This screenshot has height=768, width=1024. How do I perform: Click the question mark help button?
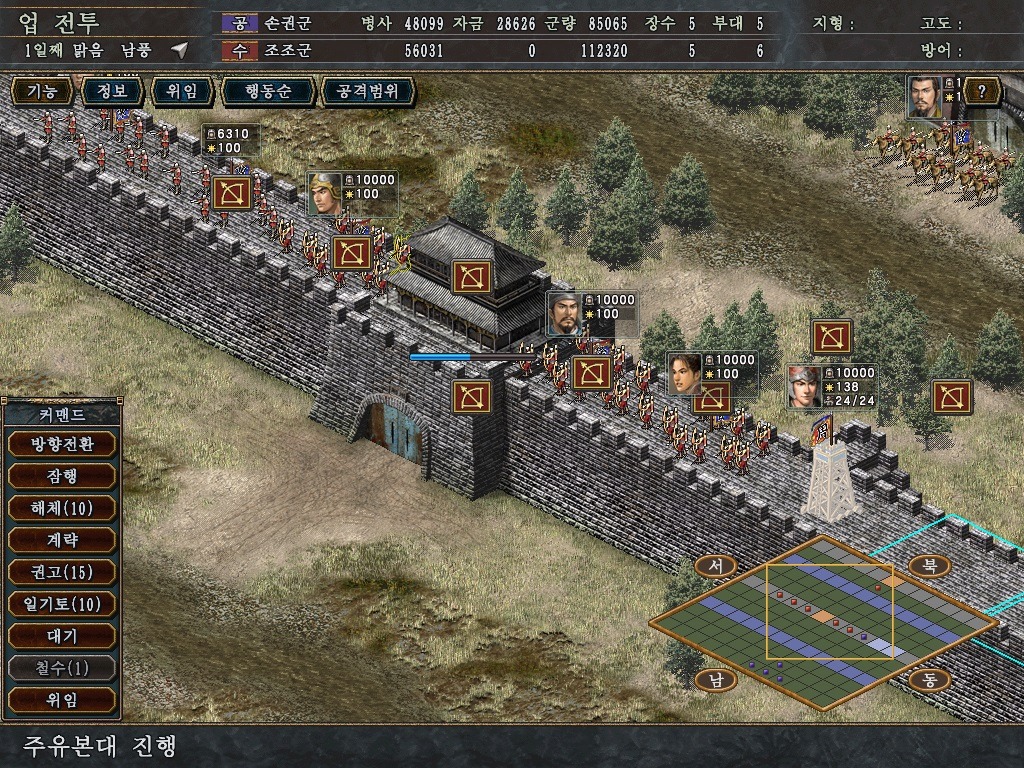[x=983, y=92]
